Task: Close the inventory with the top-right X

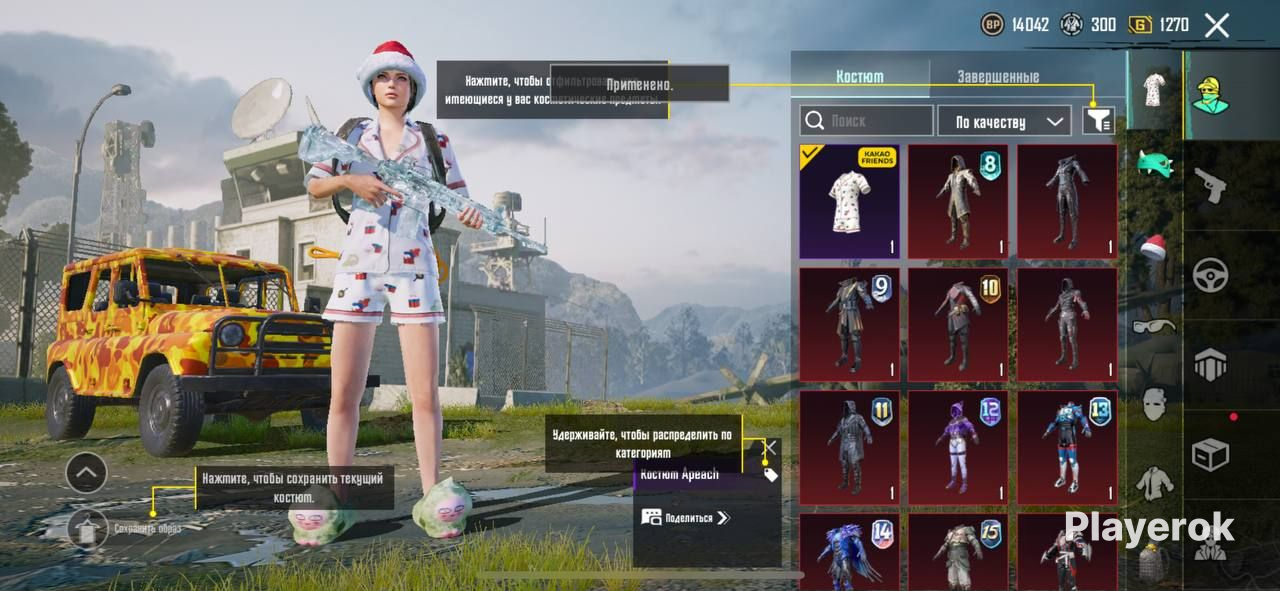Action: point(1216,25)
